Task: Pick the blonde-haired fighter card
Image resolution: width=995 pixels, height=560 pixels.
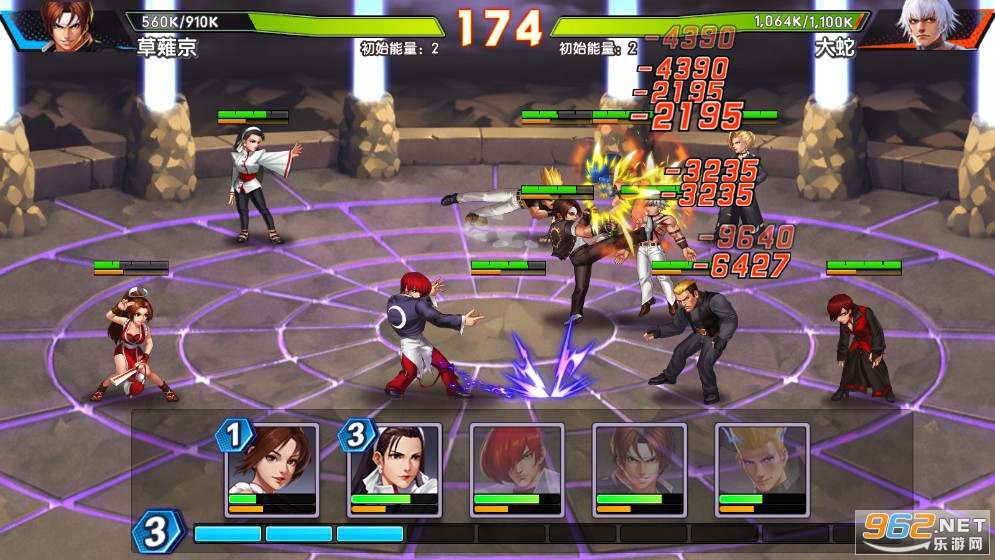Action: pos(761,468)
